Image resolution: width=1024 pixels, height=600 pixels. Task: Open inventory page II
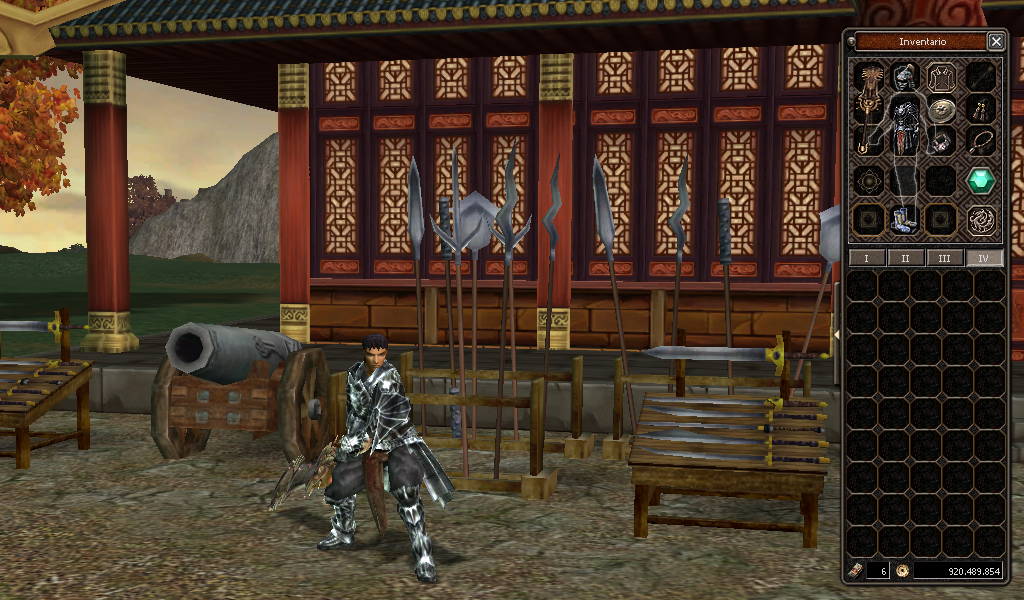[905, 258]
